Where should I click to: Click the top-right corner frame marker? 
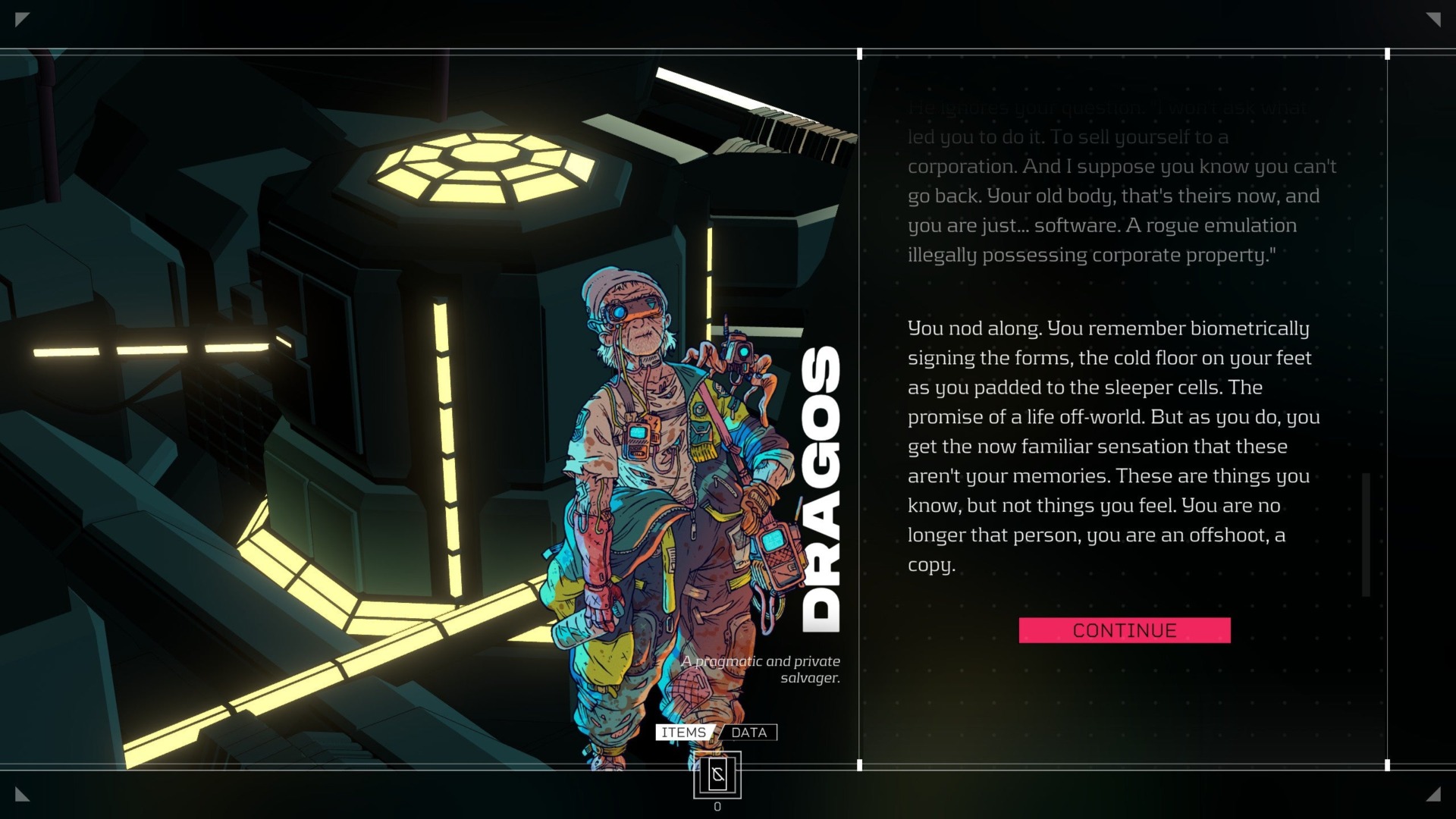pos(1433,17)
